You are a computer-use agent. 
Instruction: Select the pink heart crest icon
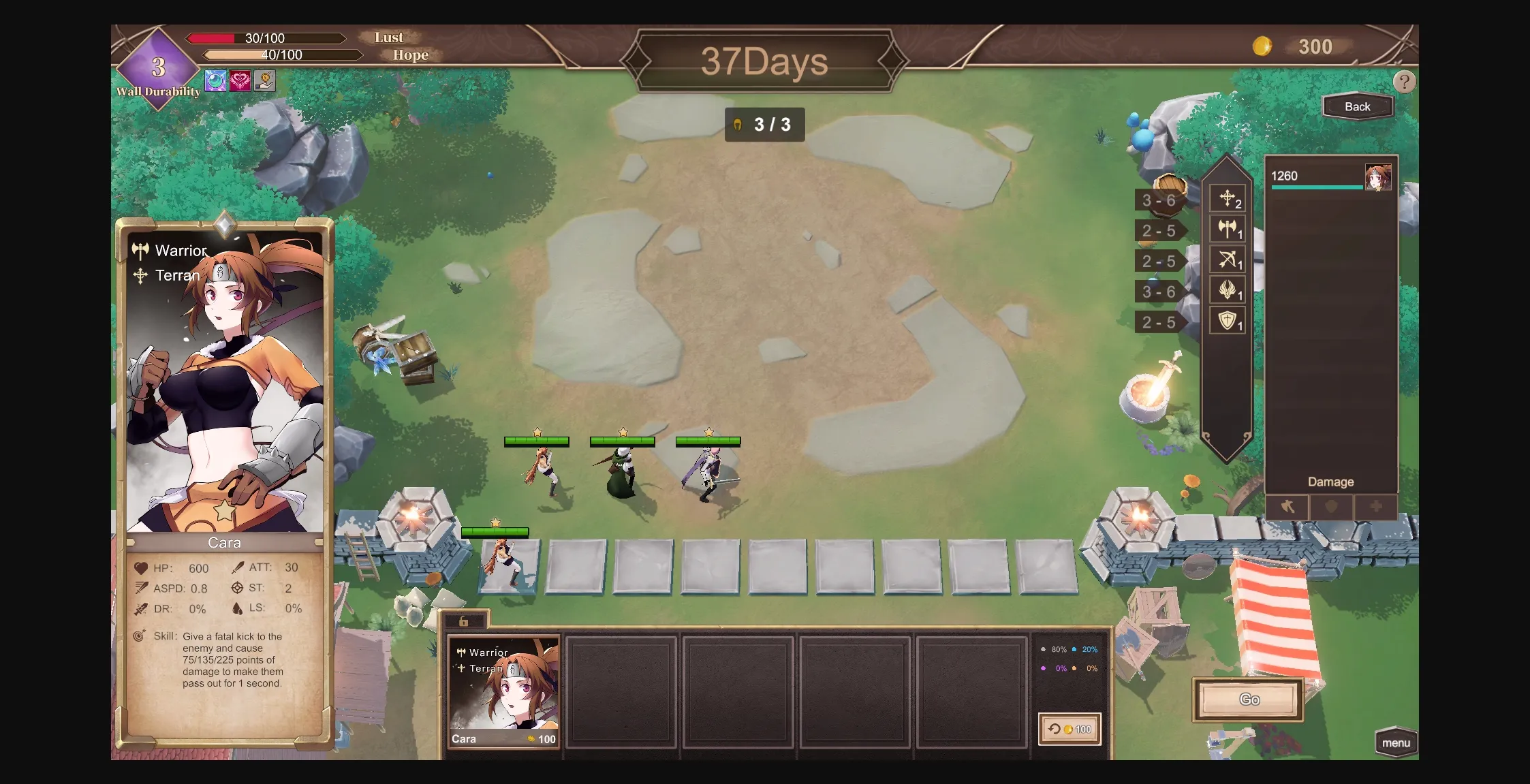[x=240, y=80]
